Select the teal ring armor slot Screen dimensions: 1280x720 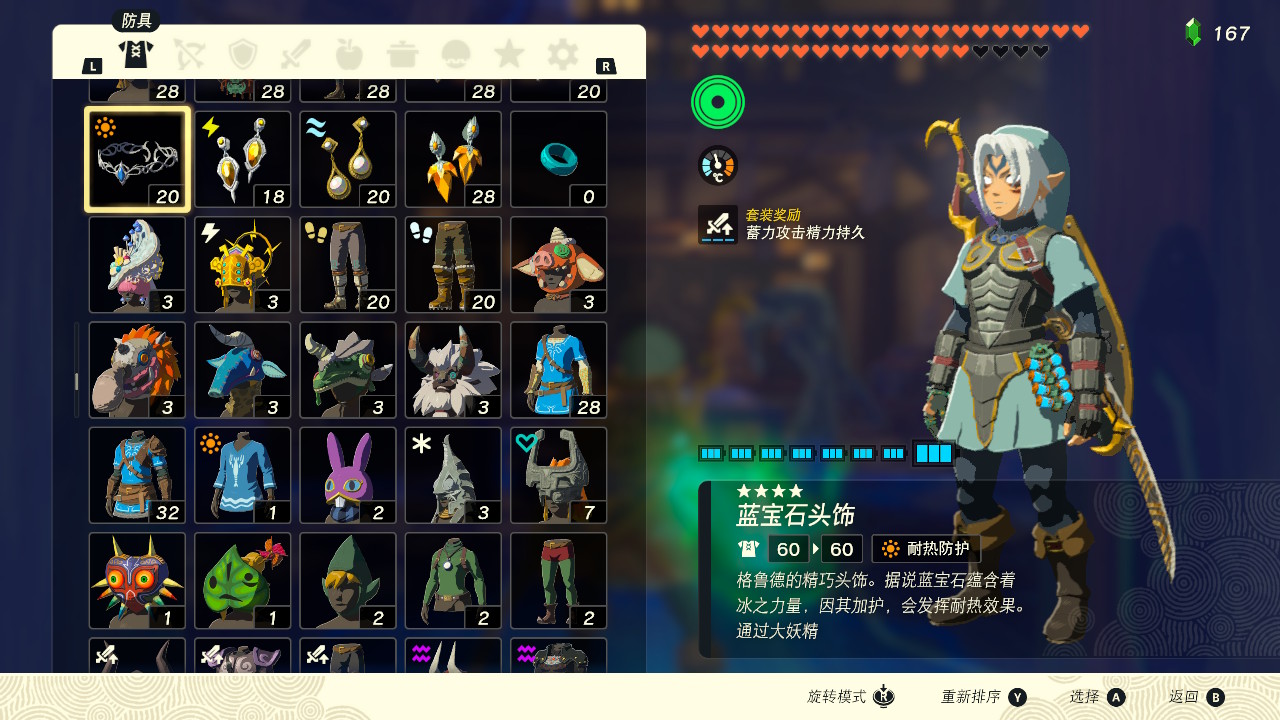(559, 159)
